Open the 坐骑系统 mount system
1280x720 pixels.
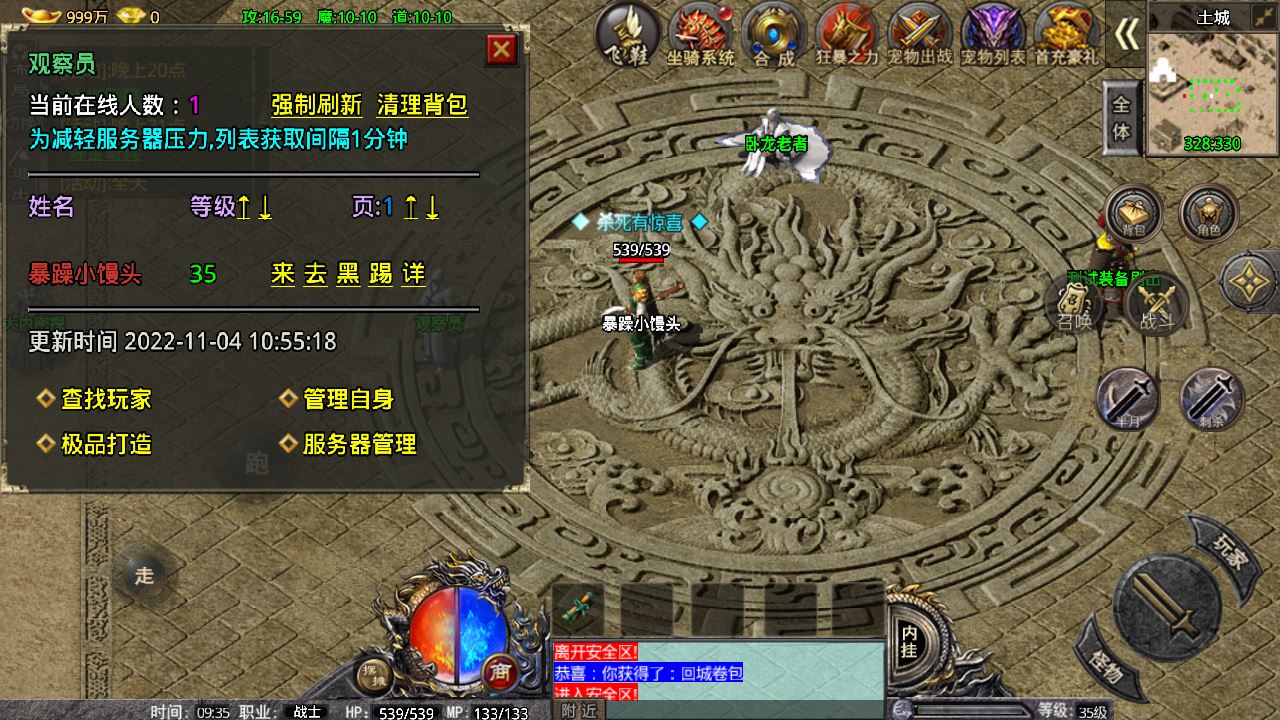click(700, 35)
